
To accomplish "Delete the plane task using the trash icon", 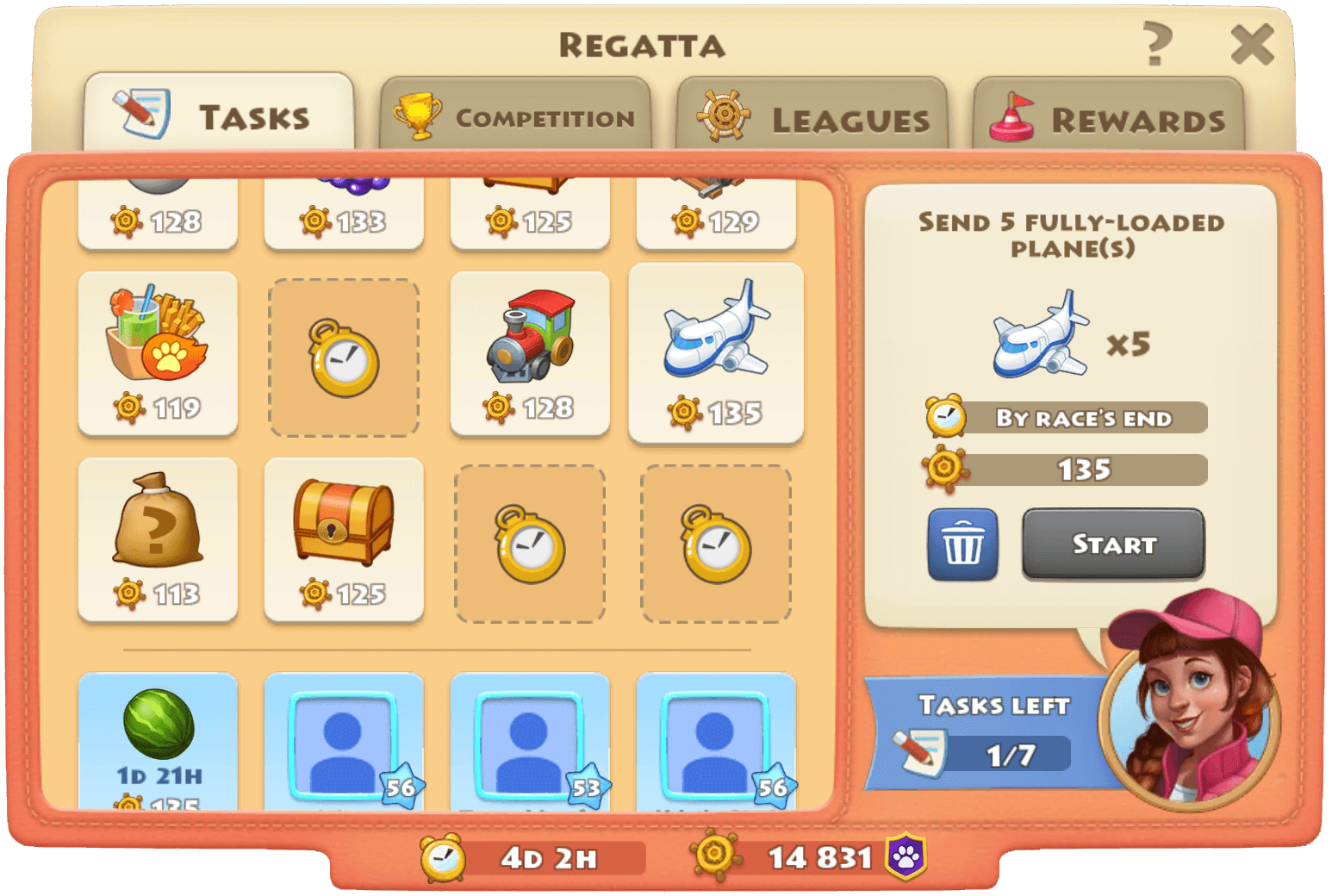I will (x=962, y=544).
